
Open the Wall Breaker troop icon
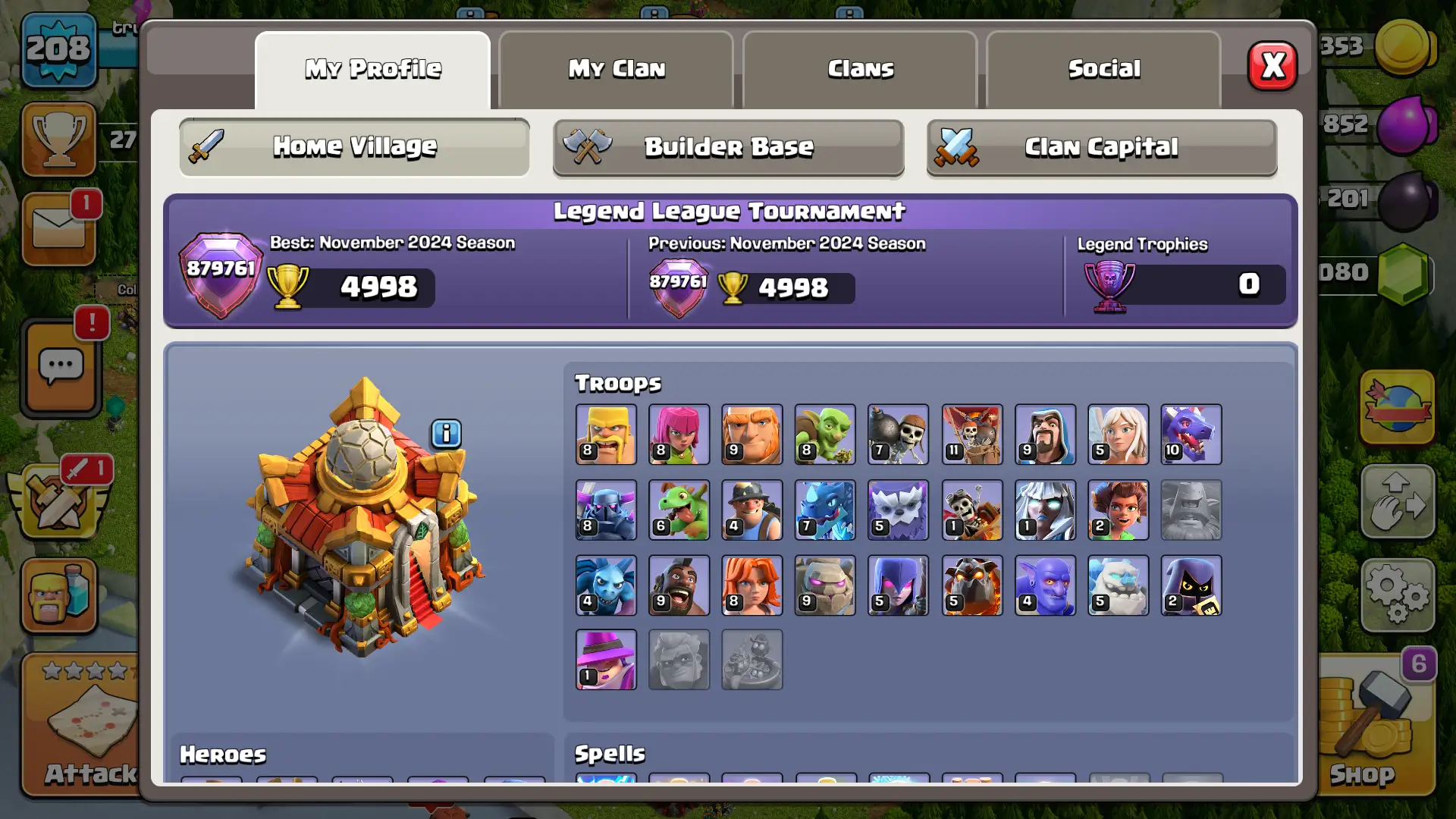pos(897,435)
